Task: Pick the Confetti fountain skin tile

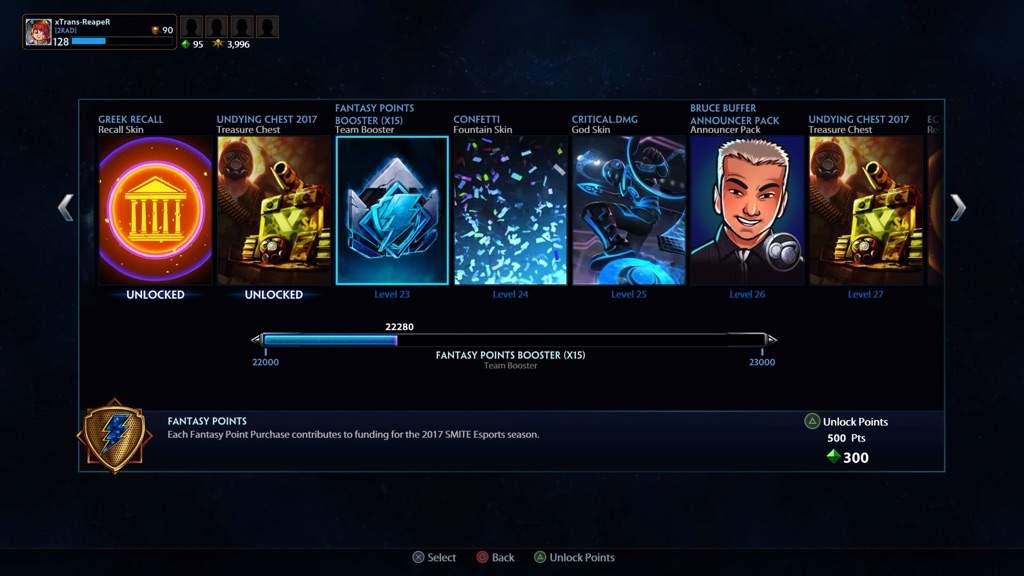Action: 510,210
